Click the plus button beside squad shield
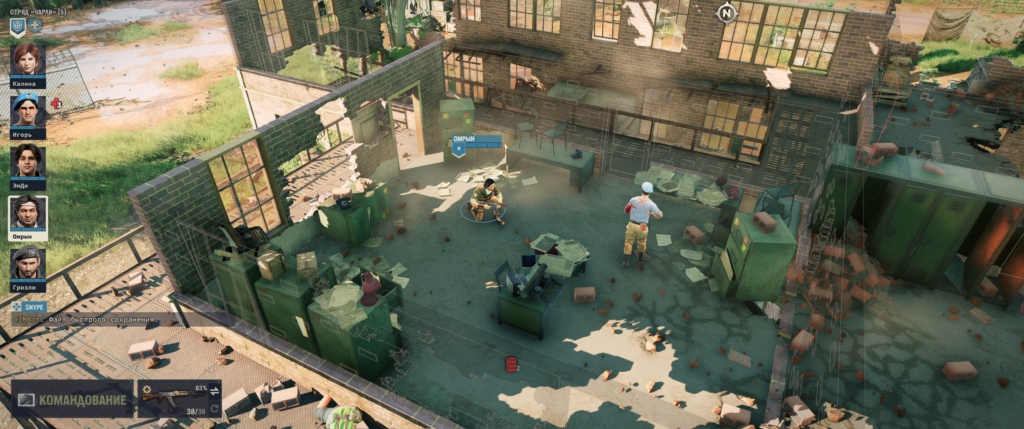 pyautogui.click(x=35, y=25)
